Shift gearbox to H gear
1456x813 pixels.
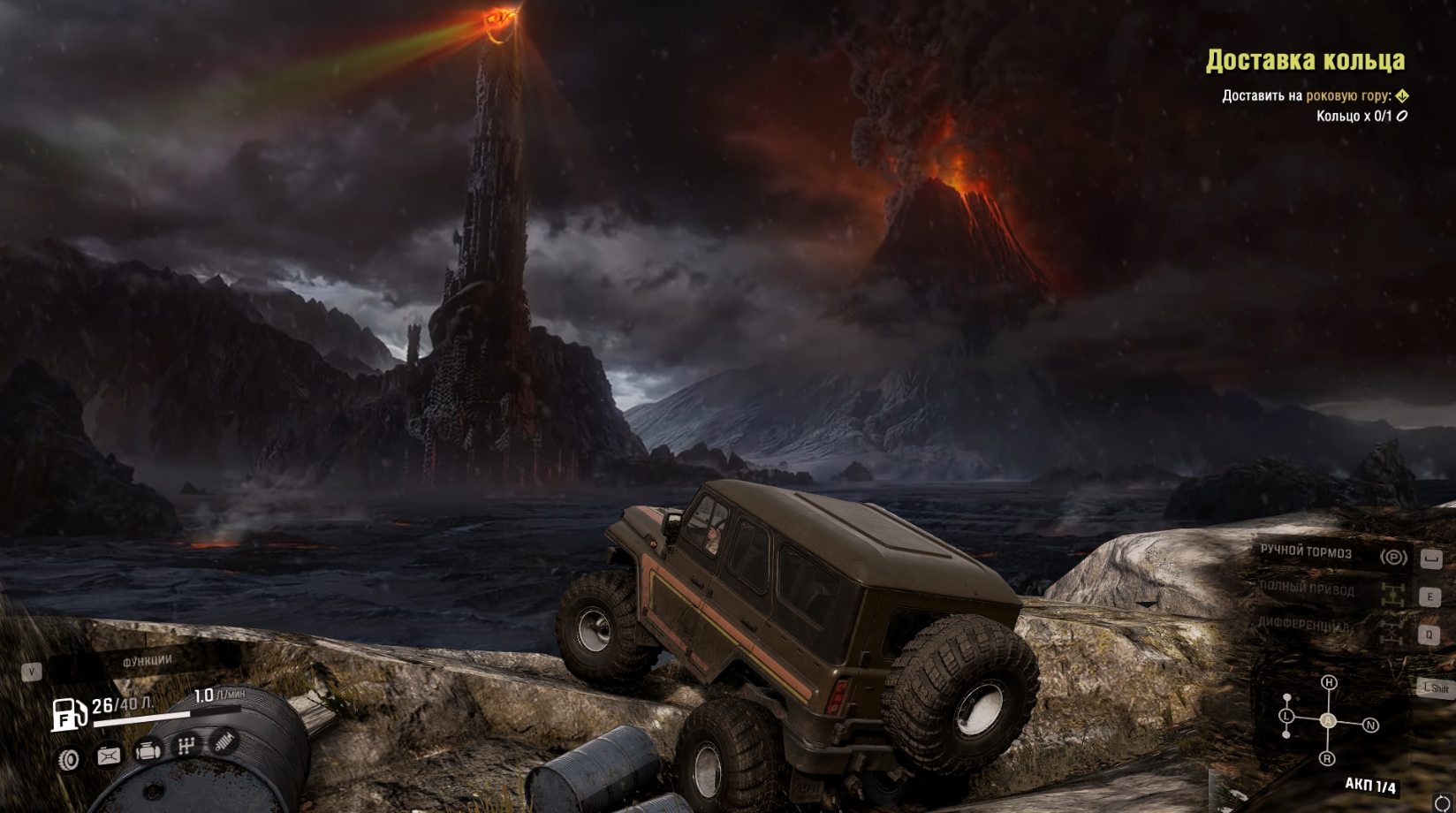pos(1329,682)
